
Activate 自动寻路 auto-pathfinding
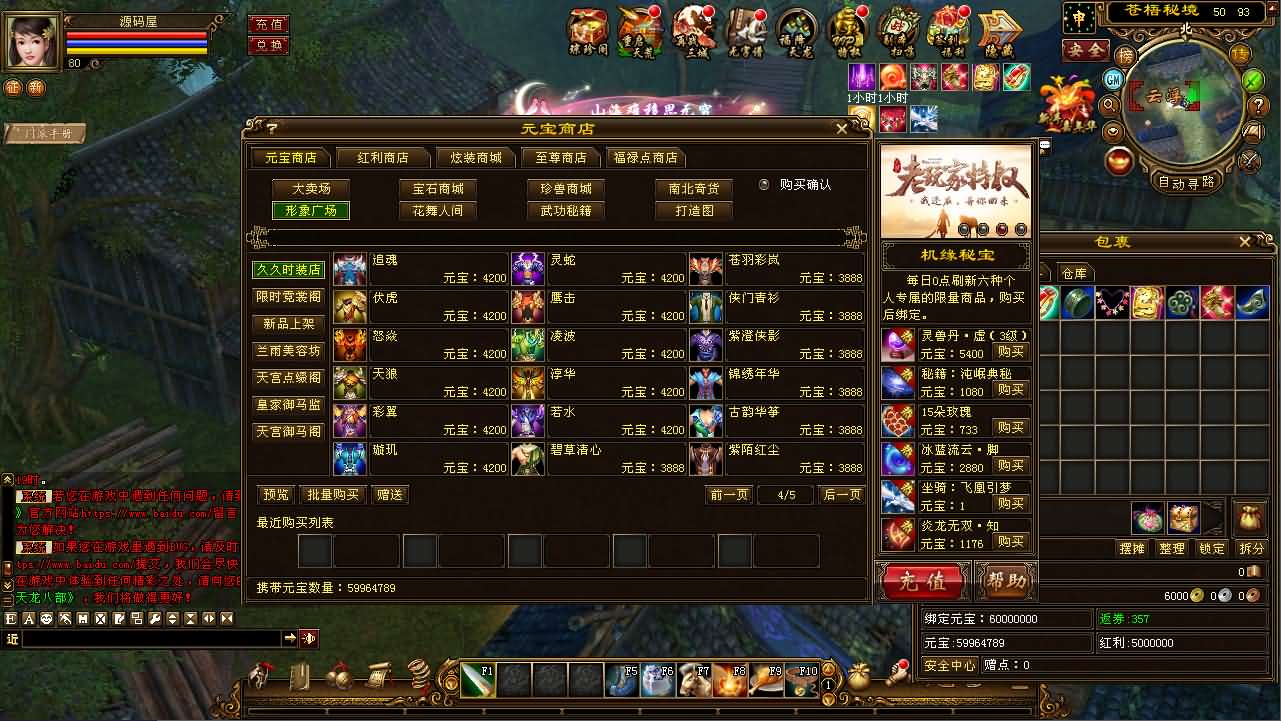click(1186, 183)
